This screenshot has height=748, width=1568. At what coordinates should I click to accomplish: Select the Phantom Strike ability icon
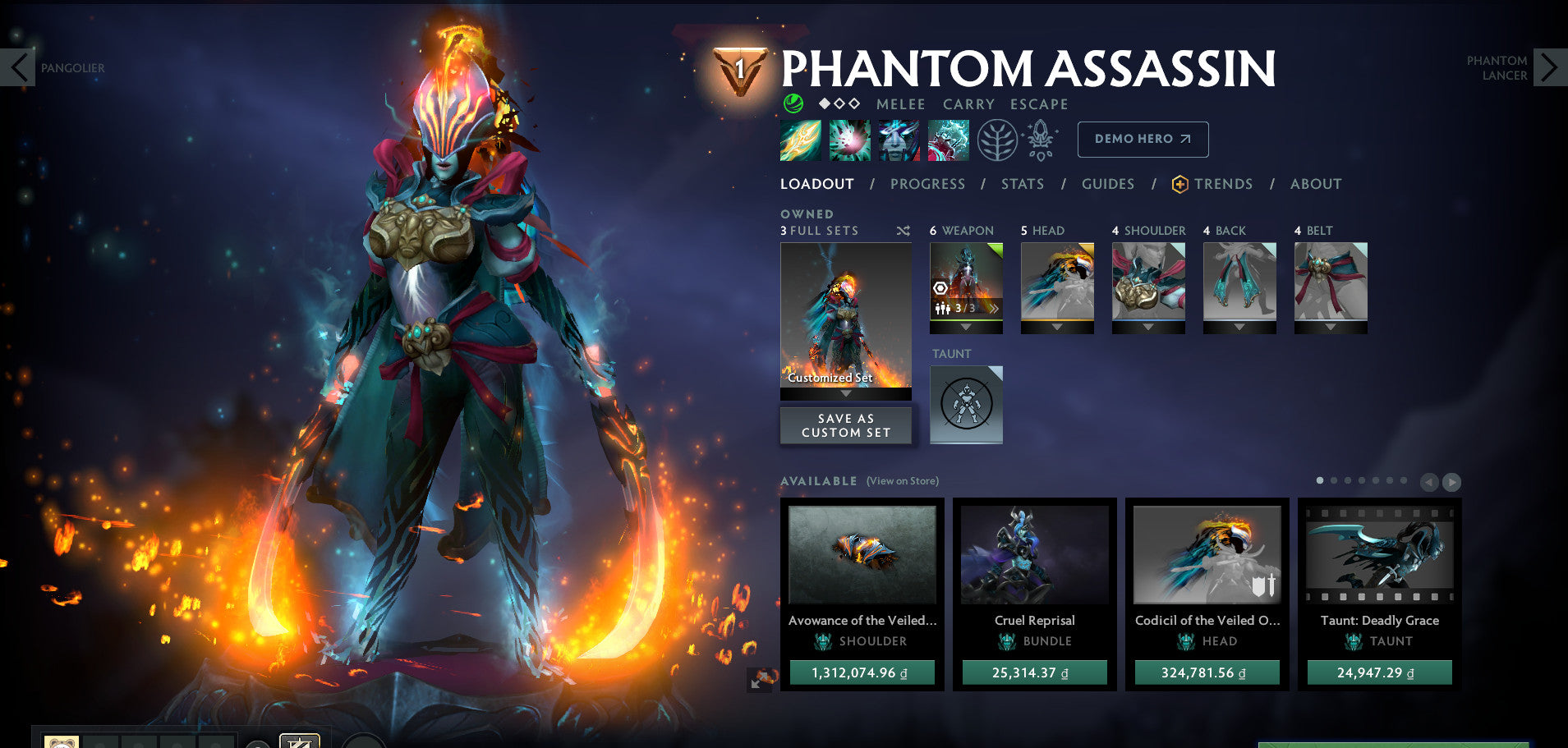tap(850, 140)
